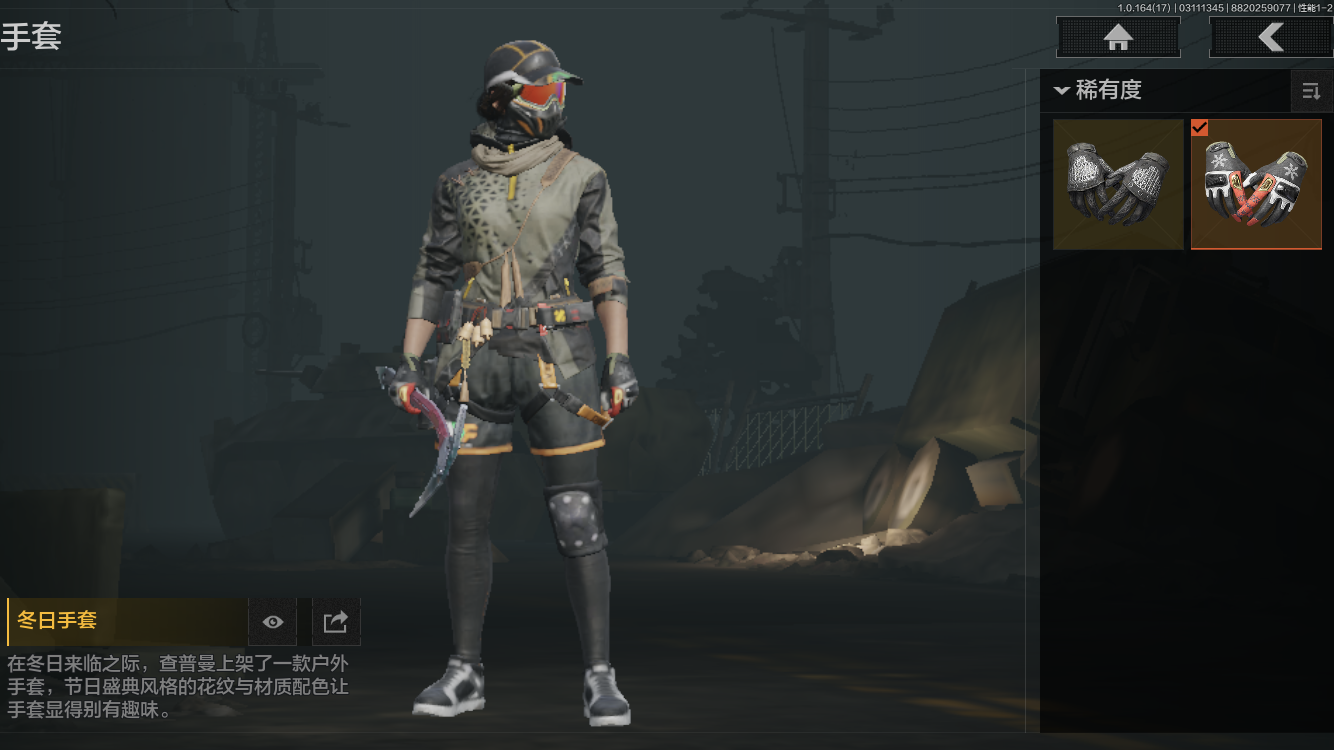
Task: Enable the gray gloves by clicking their tile
Action: click(1117, 183)
